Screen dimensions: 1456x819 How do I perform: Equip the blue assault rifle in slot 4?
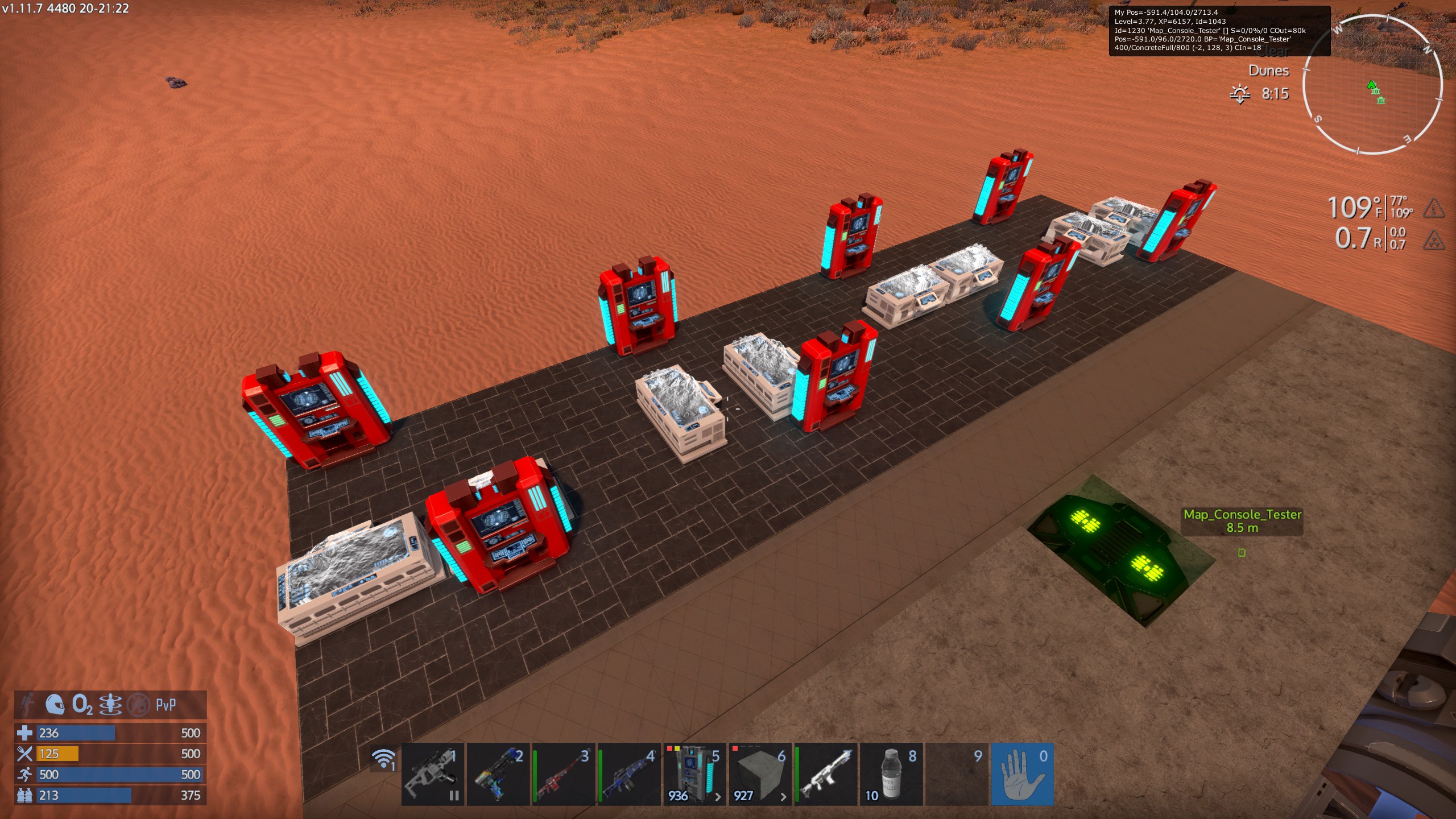[629, 774]
